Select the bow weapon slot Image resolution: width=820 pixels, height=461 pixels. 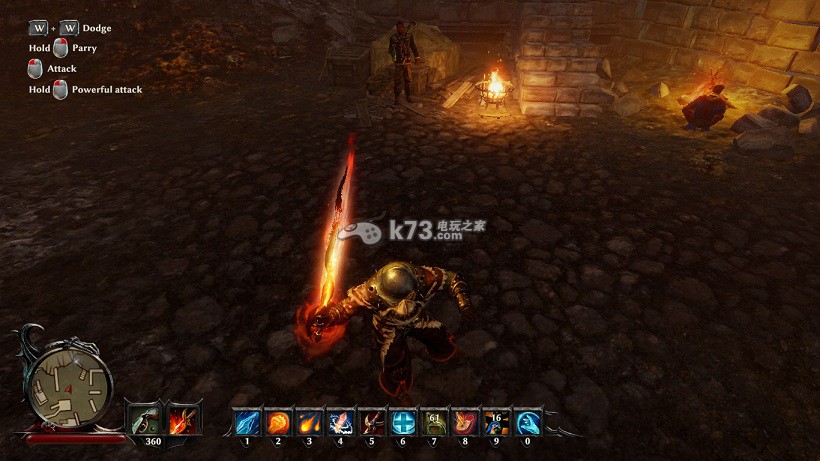(143, 419)
